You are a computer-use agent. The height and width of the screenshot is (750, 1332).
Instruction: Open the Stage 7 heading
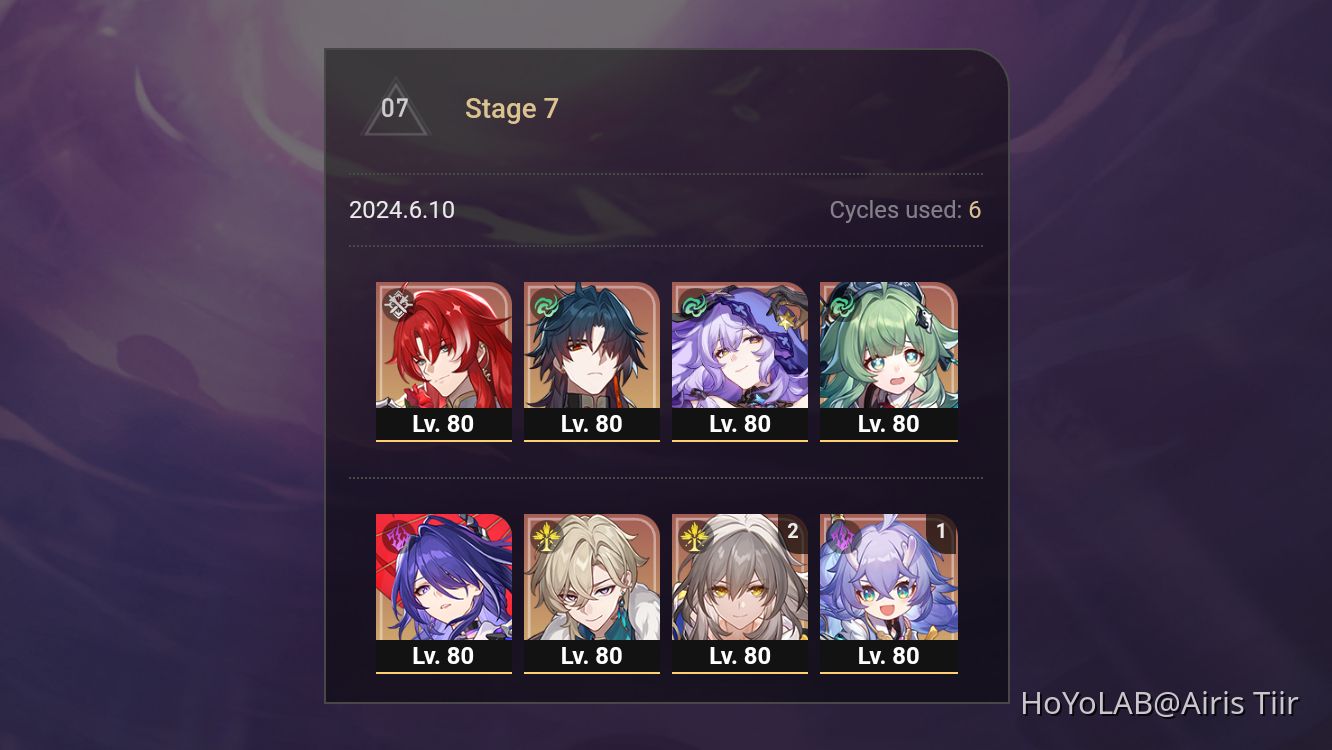(512, 109)
